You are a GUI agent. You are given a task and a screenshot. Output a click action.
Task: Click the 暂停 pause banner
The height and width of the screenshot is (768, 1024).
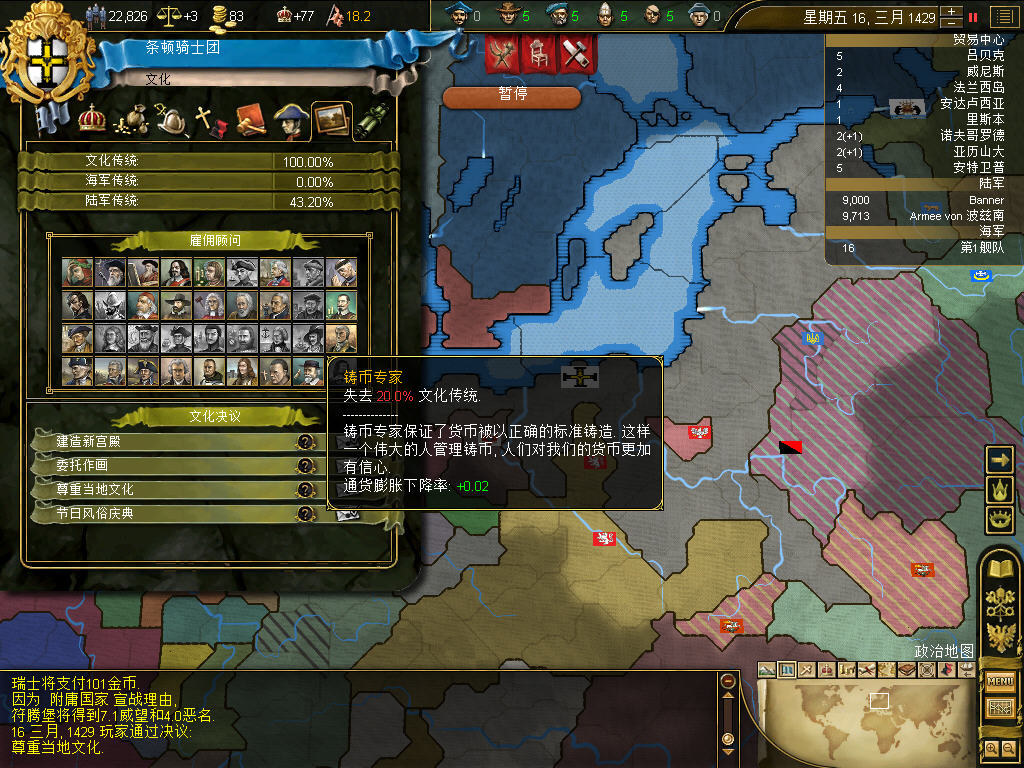point(512,95)
